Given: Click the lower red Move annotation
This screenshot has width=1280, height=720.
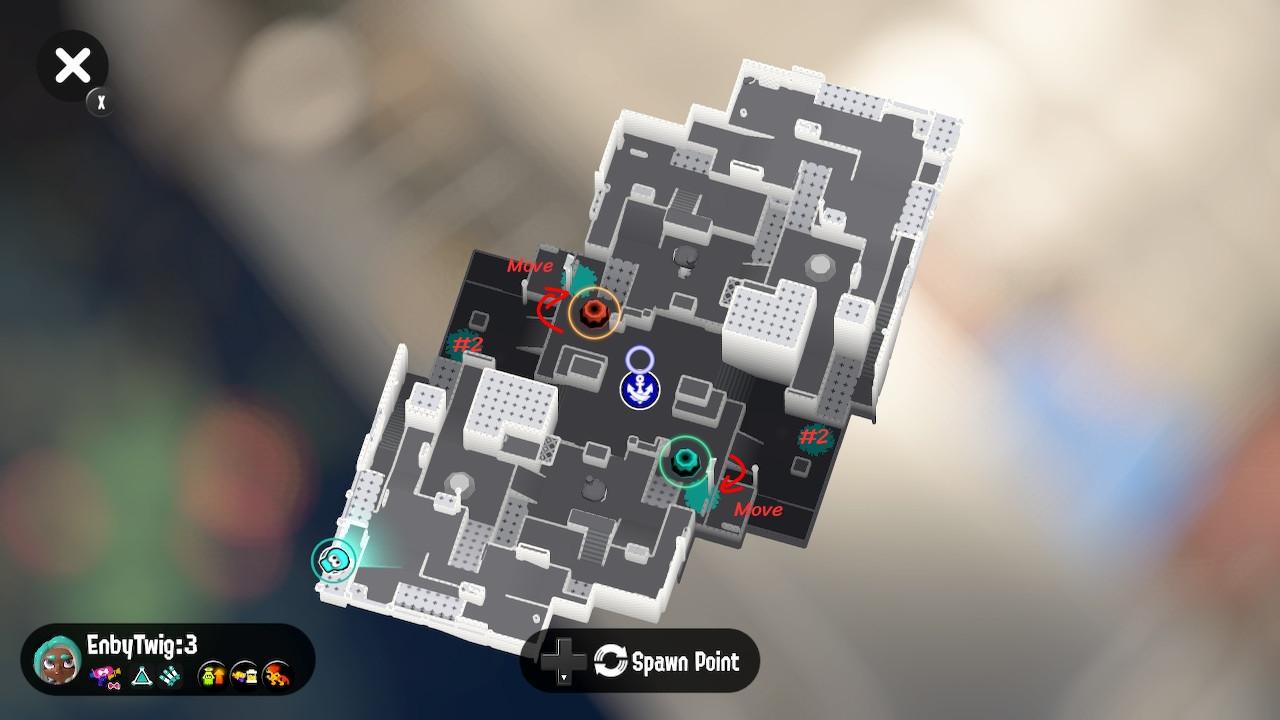Looking at the screenshot, I should click(x=758, y=509).
